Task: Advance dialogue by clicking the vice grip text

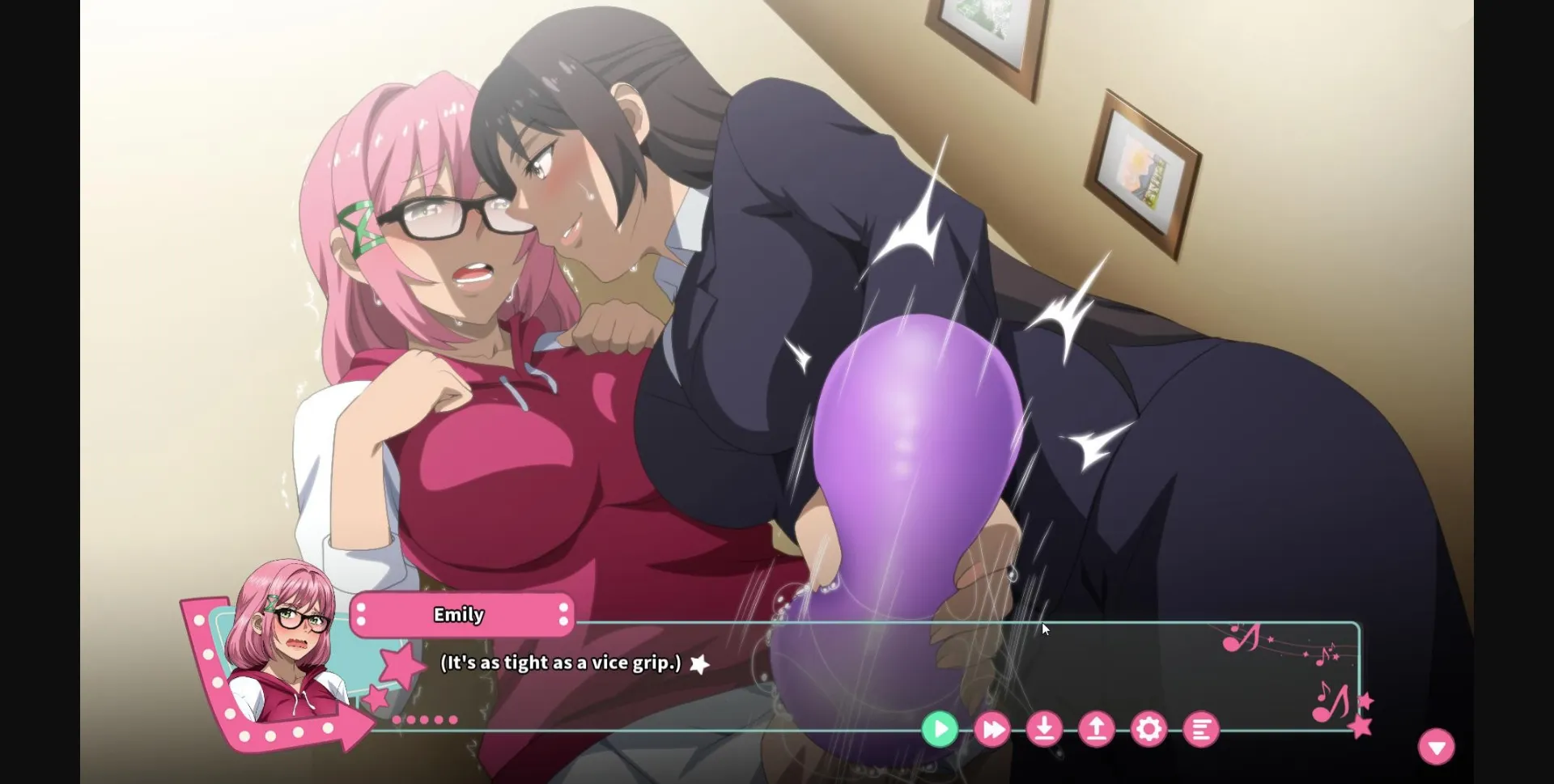Action: coord(558,662)
